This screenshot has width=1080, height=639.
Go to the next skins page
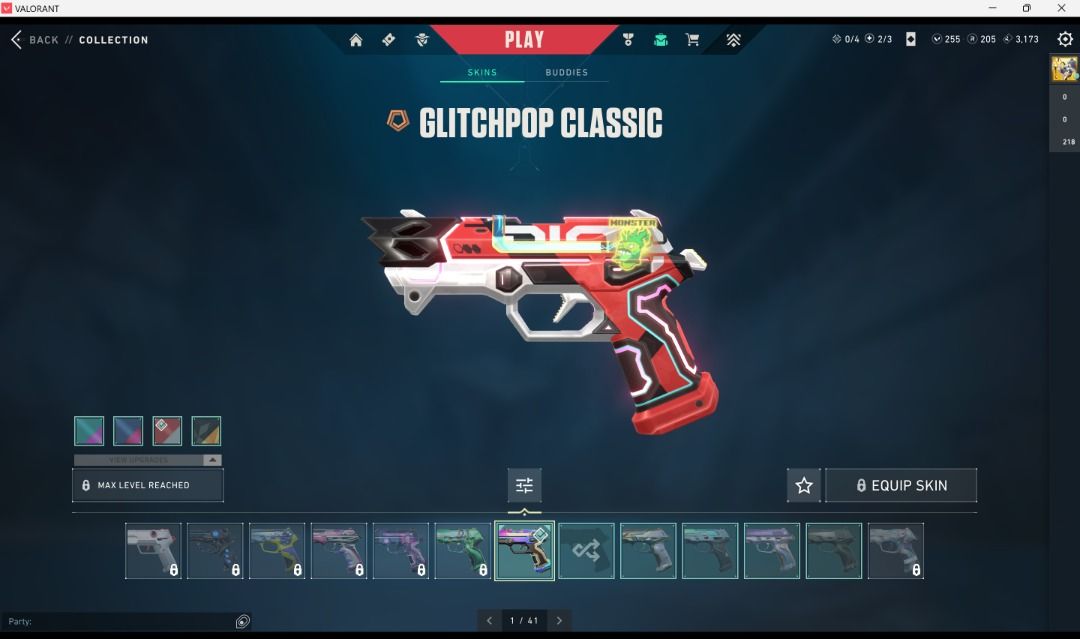click(560, 621)
